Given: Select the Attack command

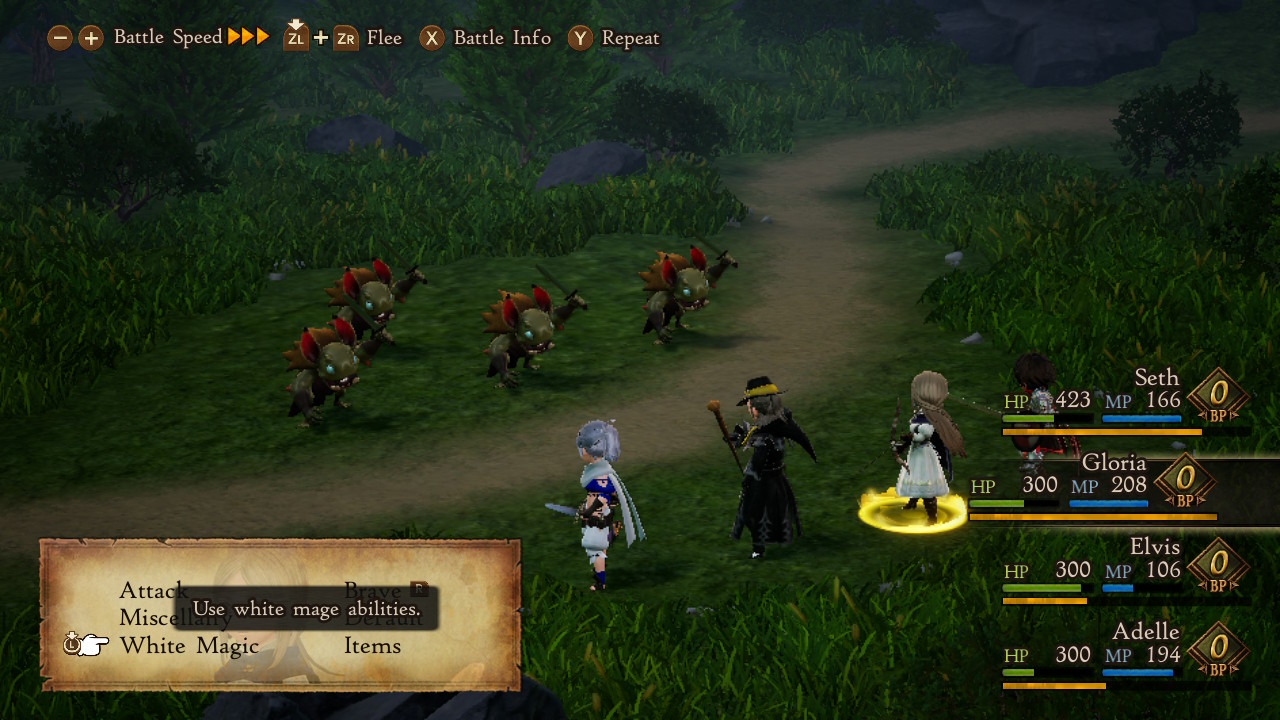Looking at the screenshot, I should [x=152, y=590].
